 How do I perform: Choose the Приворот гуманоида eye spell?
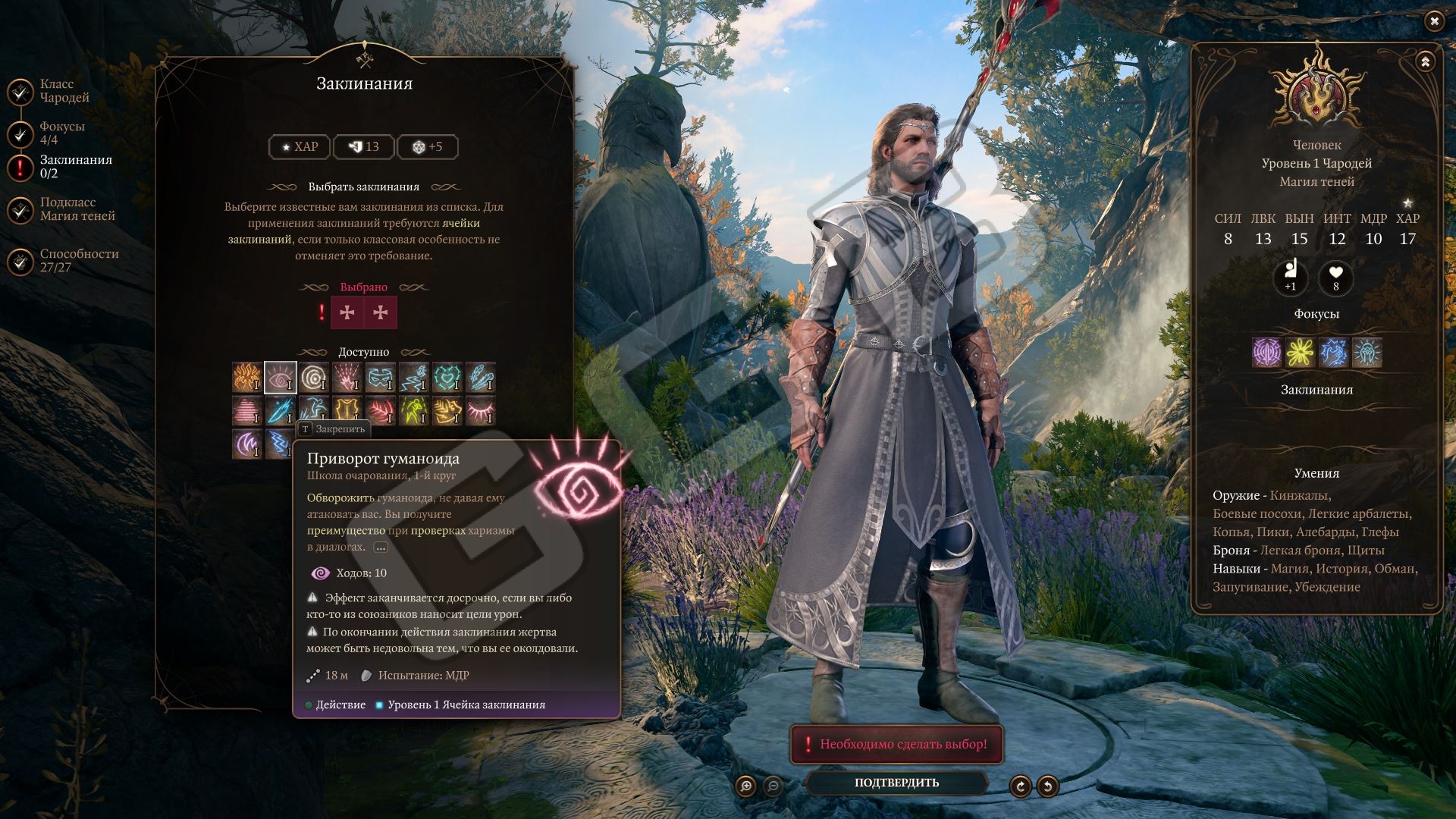coord(280,377)
